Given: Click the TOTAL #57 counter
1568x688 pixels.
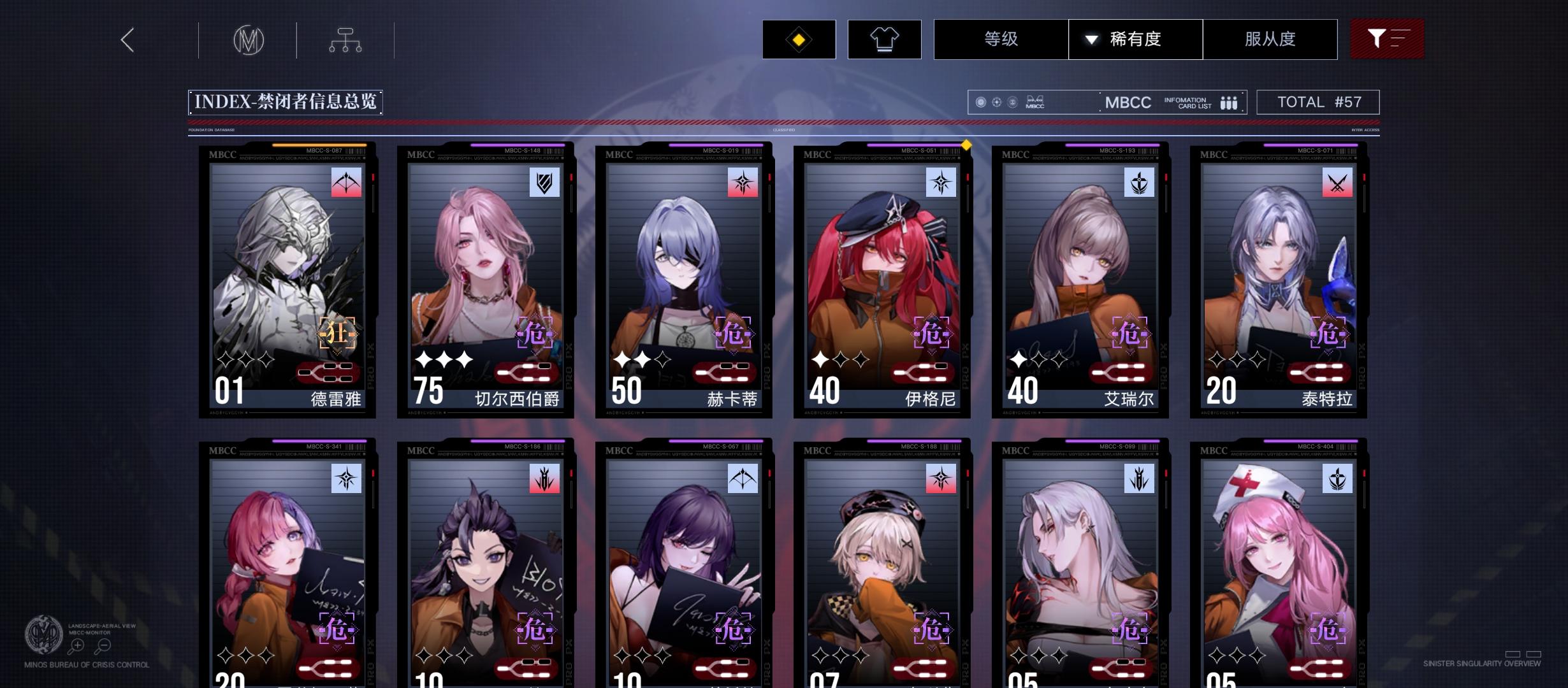Looking at the screenshot, I should (1318, 101).
